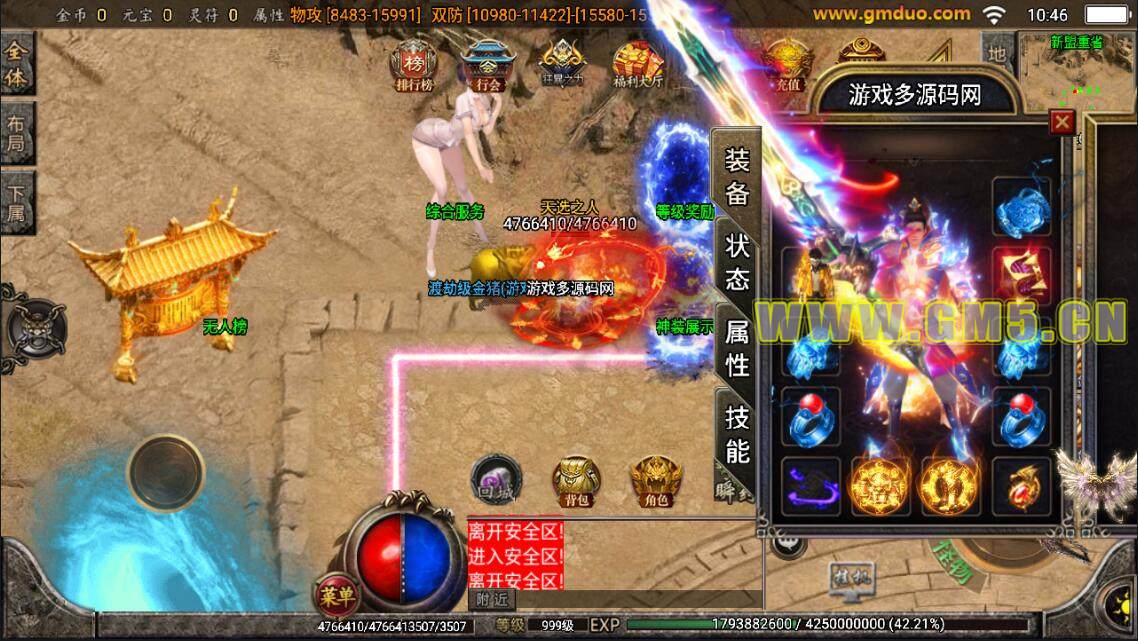
Task: Open the 行会 guild menu
Action: point(489,67)
